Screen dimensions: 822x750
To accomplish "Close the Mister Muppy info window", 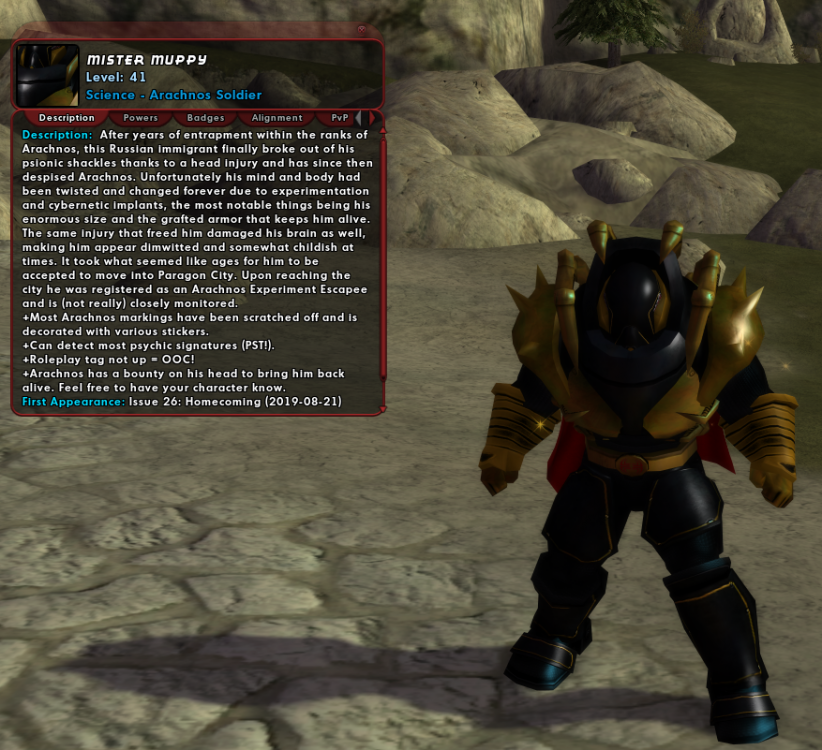I will (x=361, y=30).
